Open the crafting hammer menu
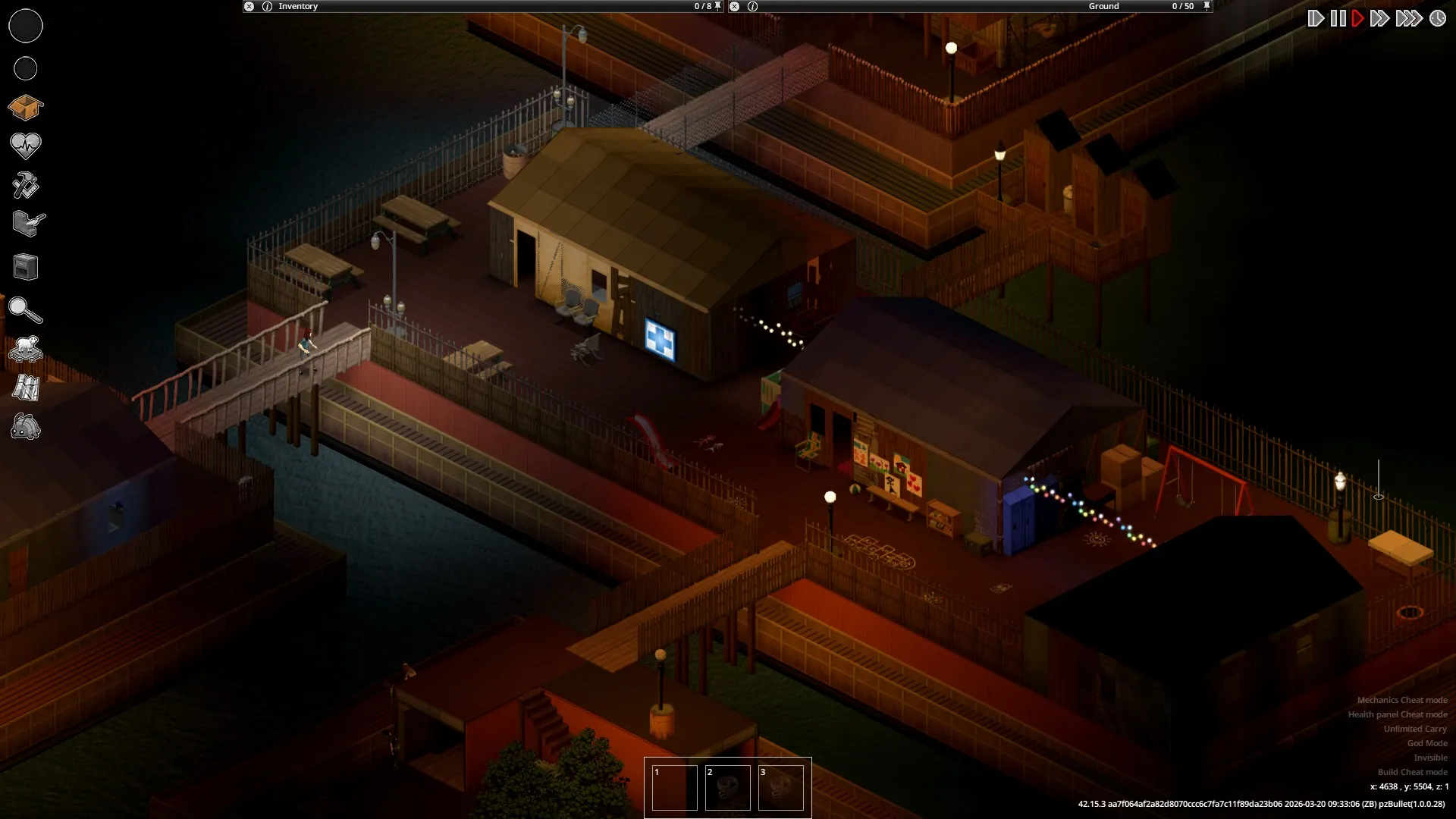The image size is (1456, 819). (x=25, y=185)
